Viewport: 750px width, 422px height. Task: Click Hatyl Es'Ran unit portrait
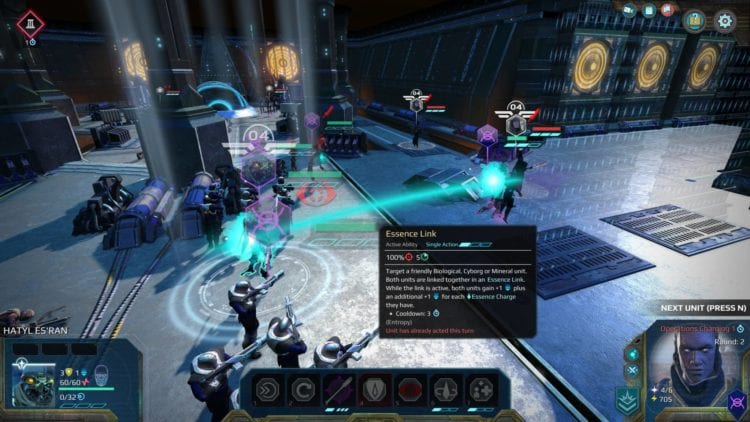tap(33, 382)
